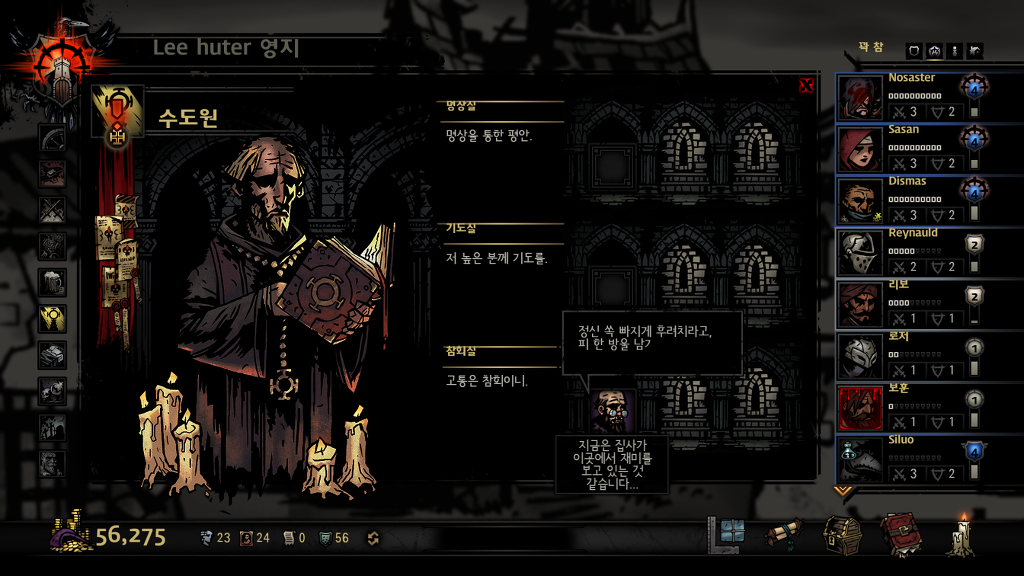The image size is (1024, 576).
Task: Close the Abbey window with the red X
Action: [806, 86]
